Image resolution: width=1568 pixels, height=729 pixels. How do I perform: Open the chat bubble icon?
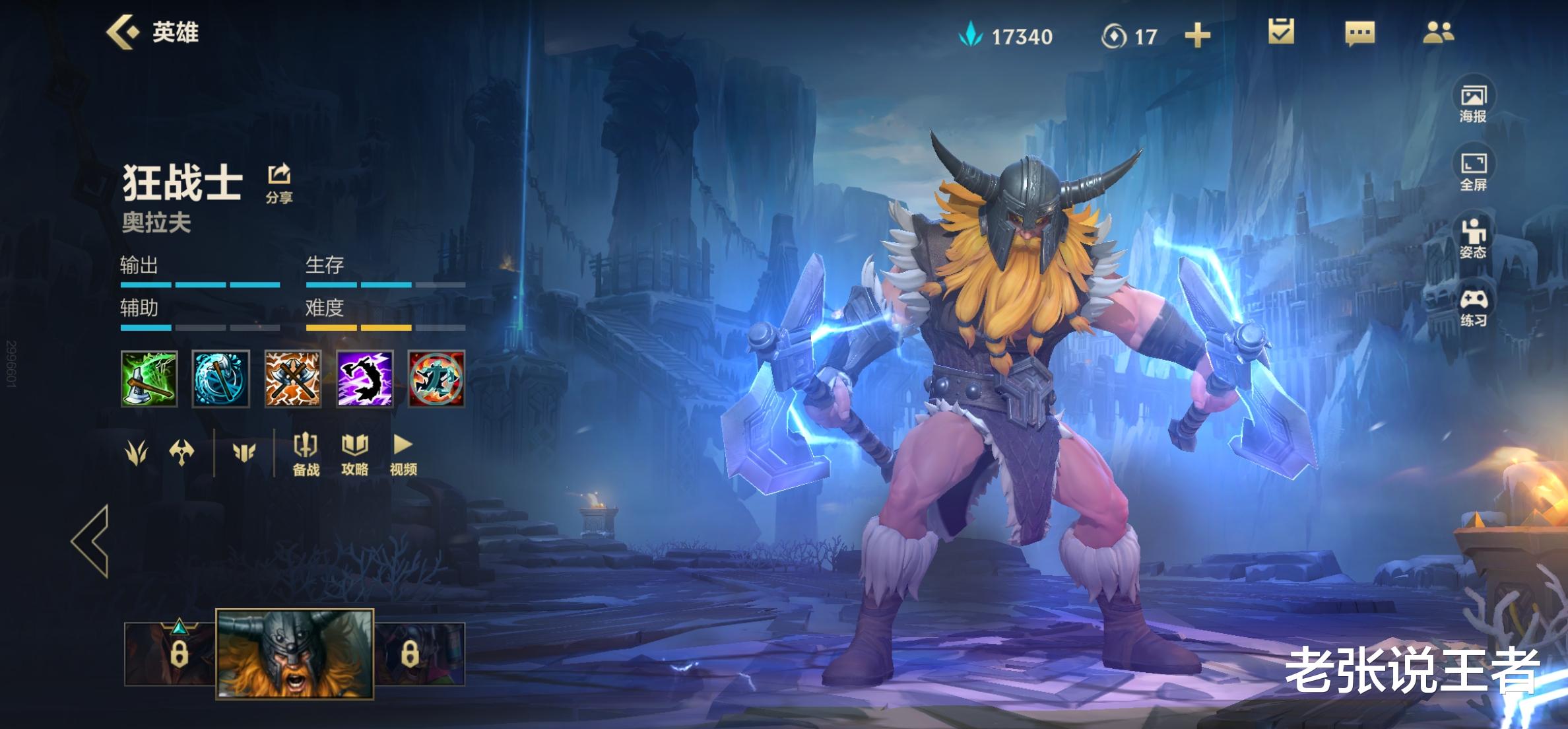(x=1359, y=33)
